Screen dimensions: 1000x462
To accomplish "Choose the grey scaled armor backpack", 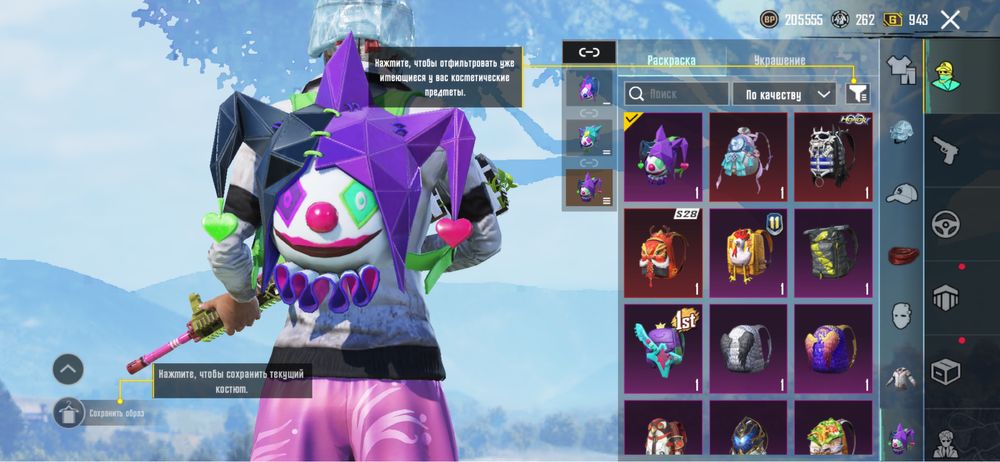I will click(747, 348).
